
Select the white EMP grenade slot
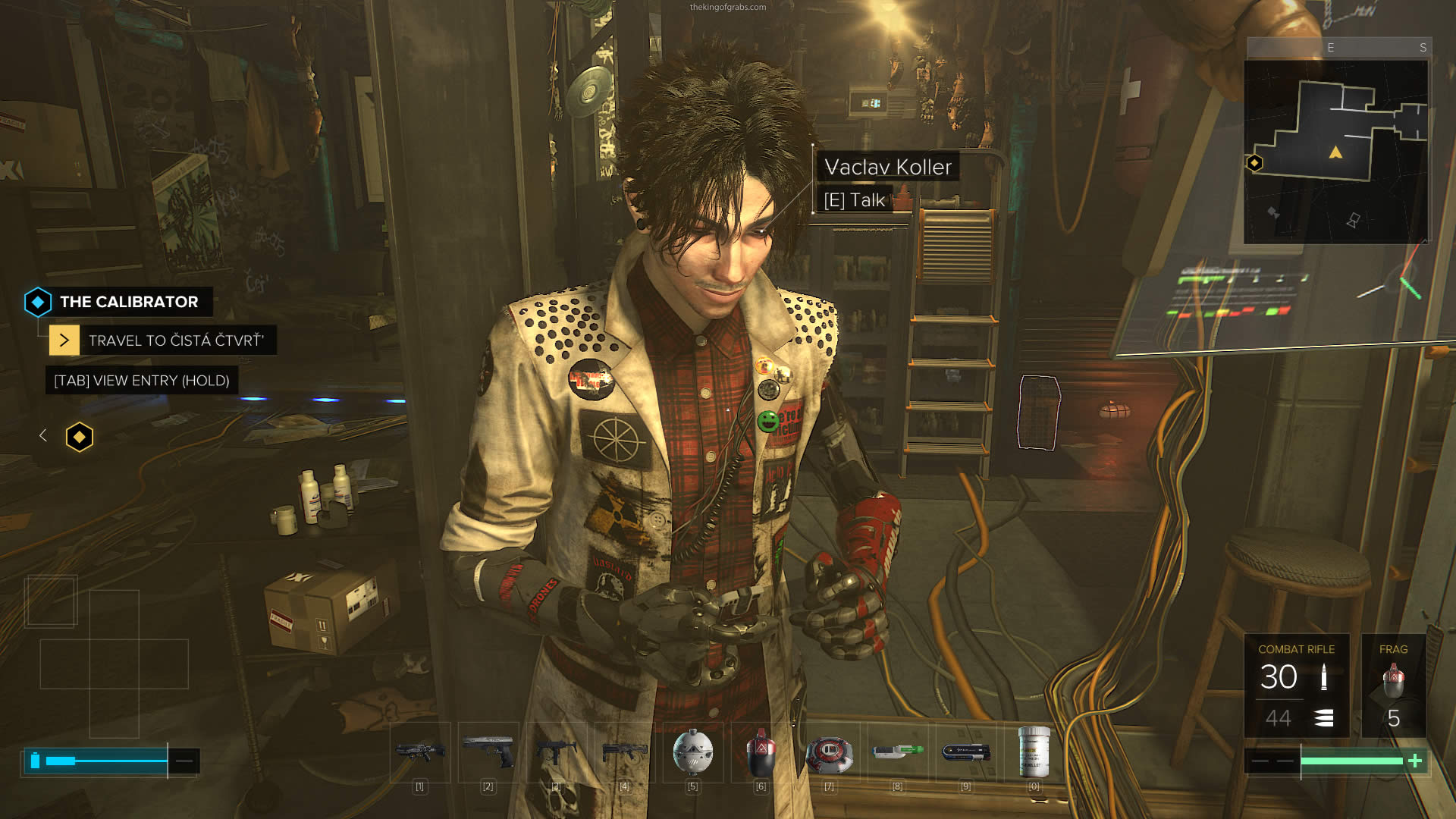tap(692, 752)
